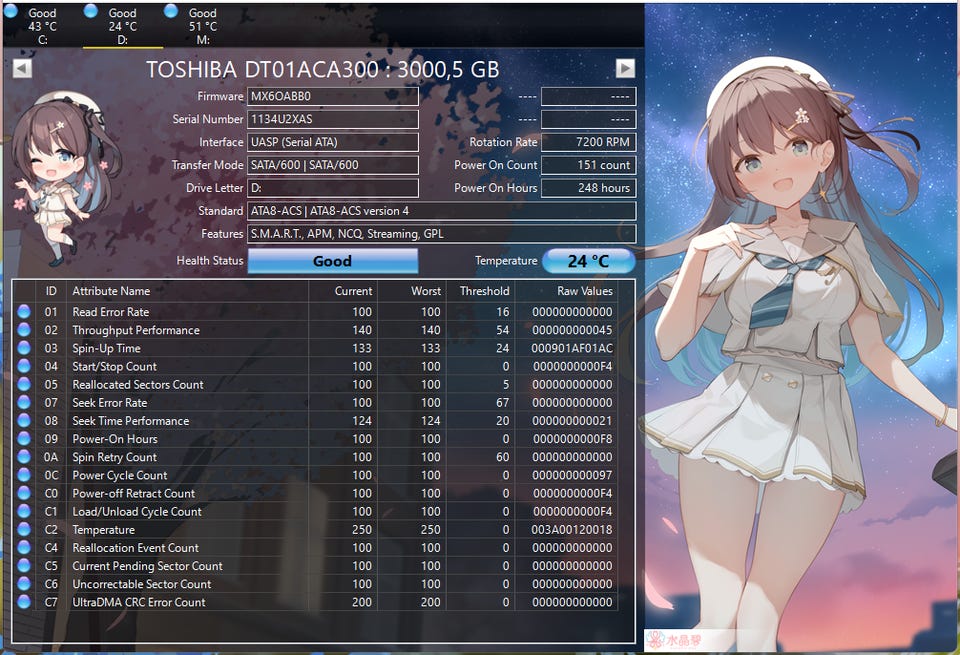Click the Good health status button
This screenshot has height=655, width=960.
click(x=332, y=261)
